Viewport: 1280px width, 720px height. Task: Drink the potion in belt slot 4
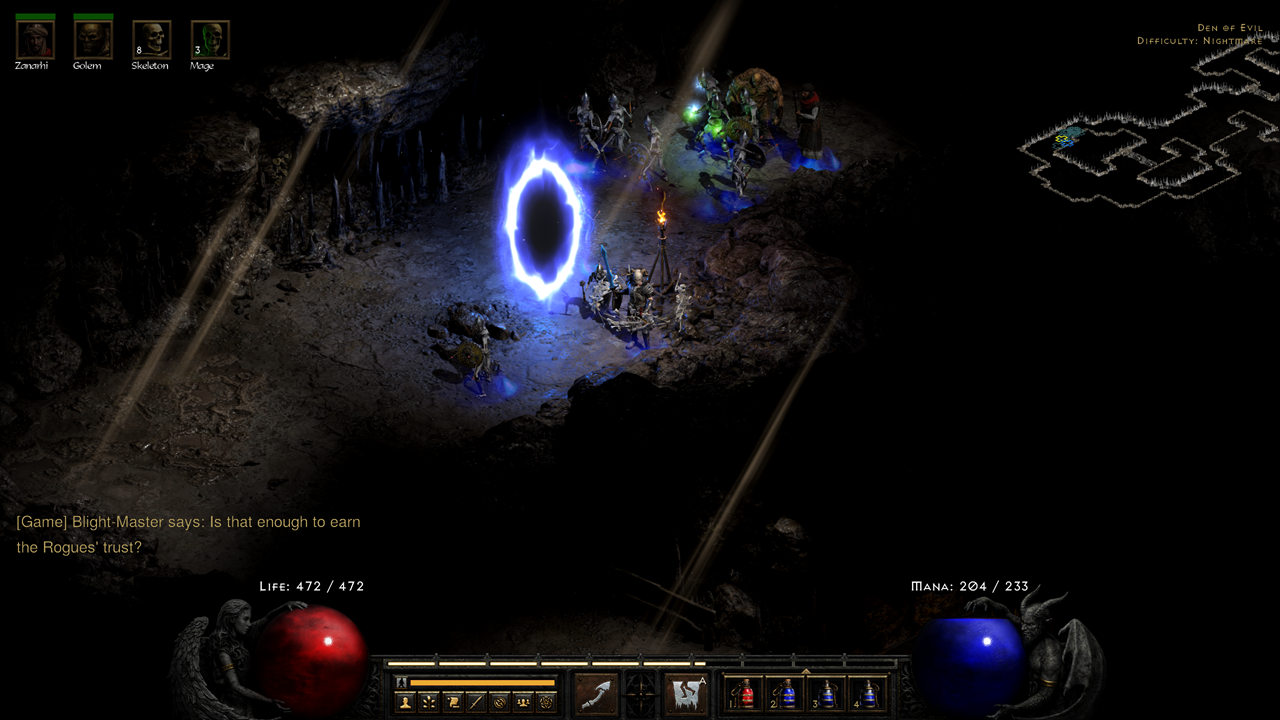869,694
